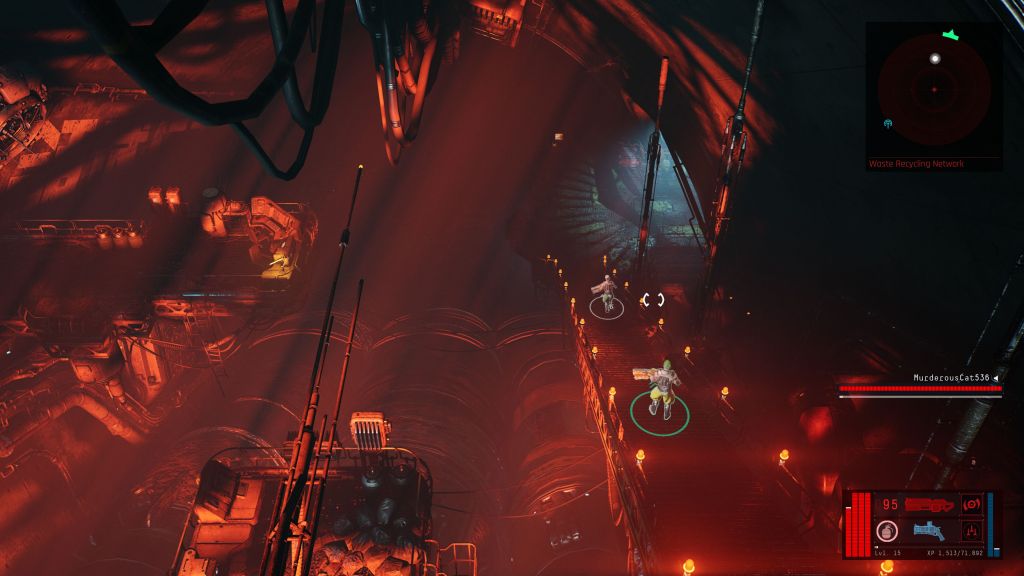Screen dimensions: 1024x576
Task: Click the cyan marker on the radar
Action: tap(889, 124)
